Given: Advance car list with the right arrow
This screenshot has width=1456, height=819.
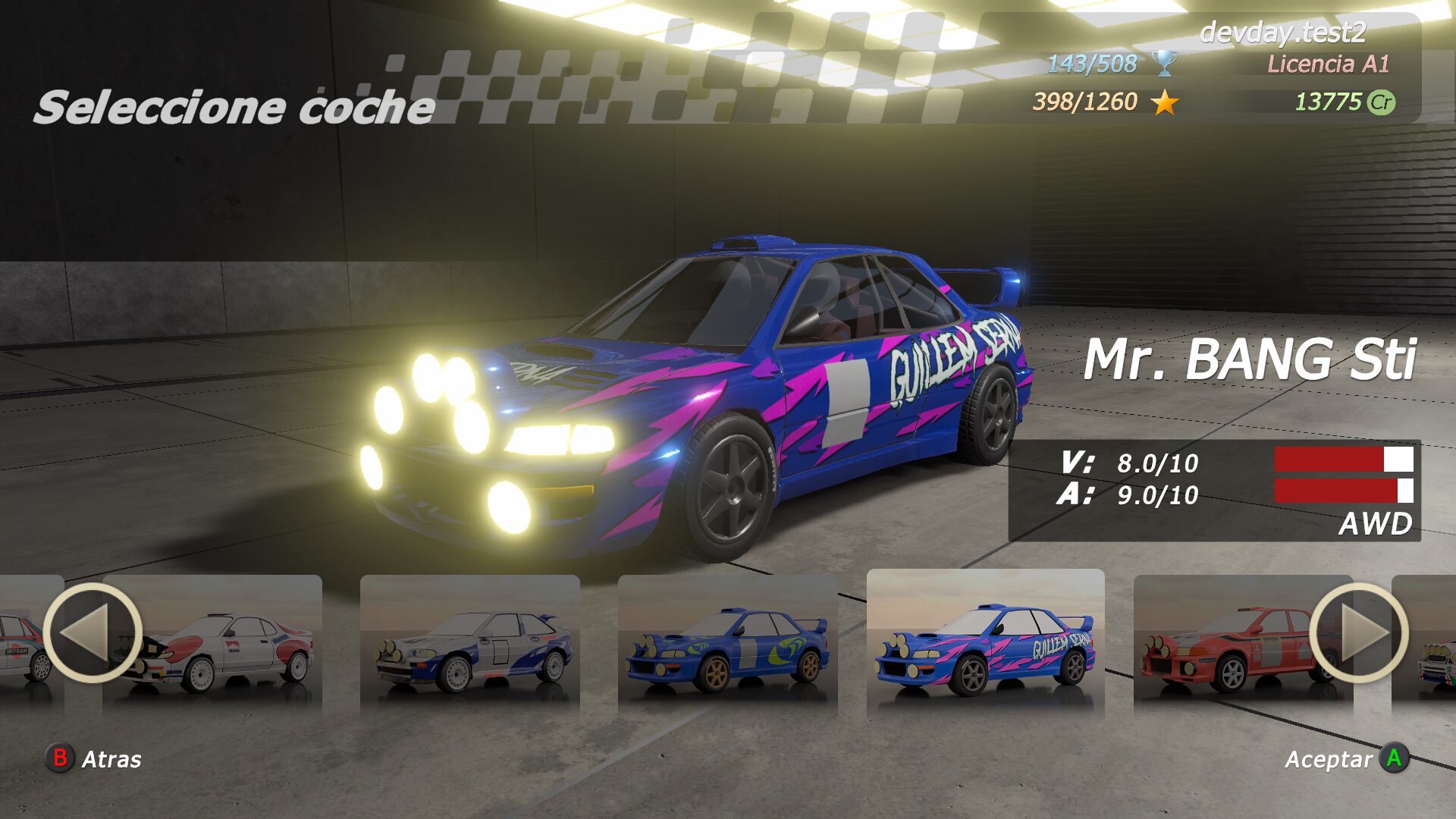Looking at the screenshot, I should (1358, 632).
